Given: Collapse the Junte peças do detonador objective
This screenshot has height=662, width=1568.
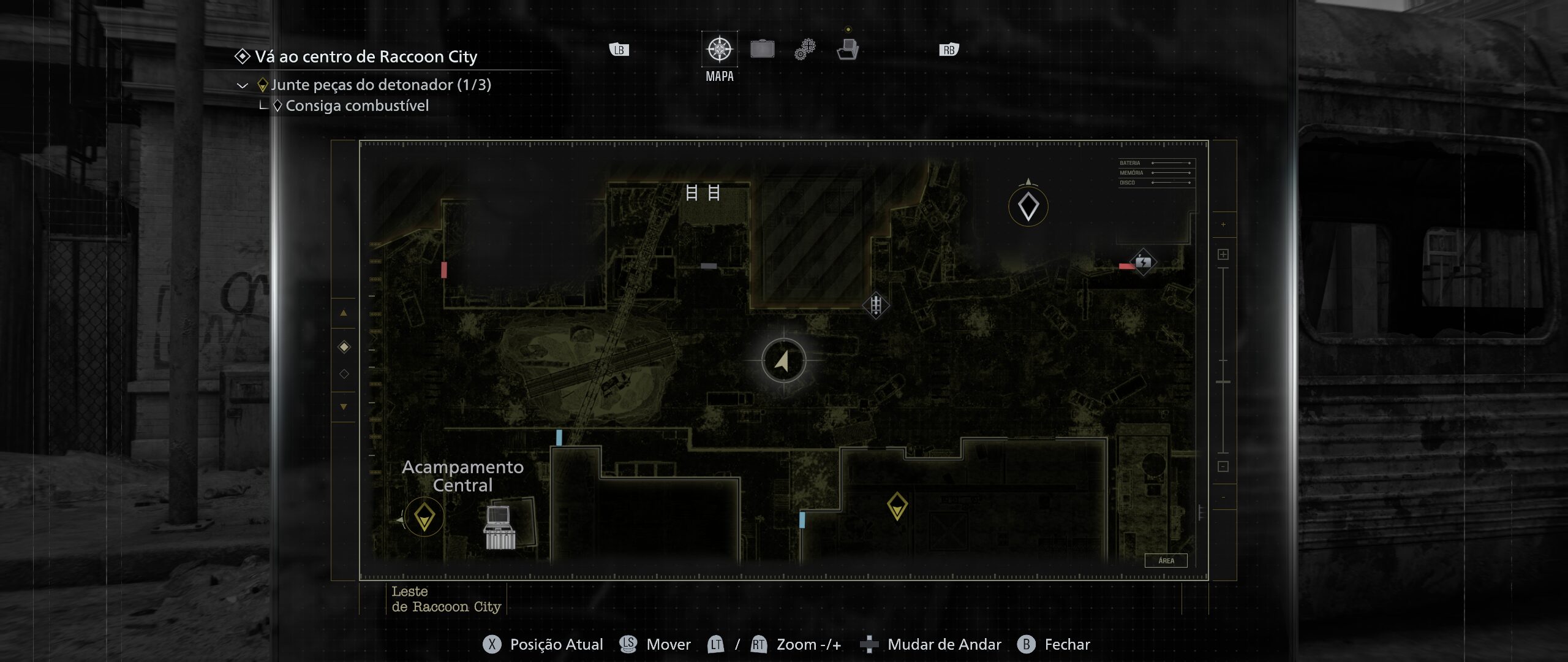Looking at the screenshot, I should pyautogui.click(x=243, y=85).
